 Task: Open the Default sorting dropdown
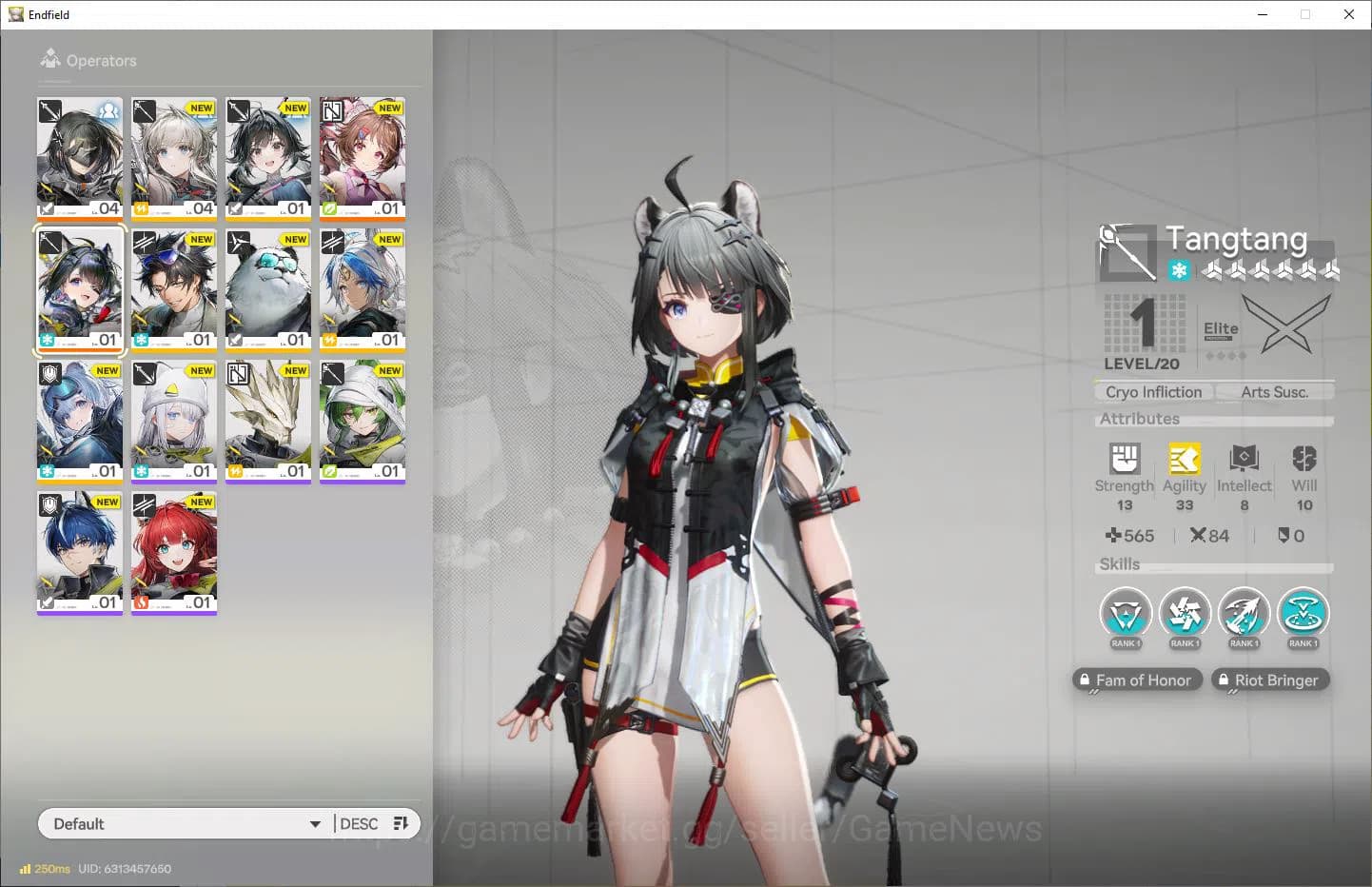tap(181, 823)
